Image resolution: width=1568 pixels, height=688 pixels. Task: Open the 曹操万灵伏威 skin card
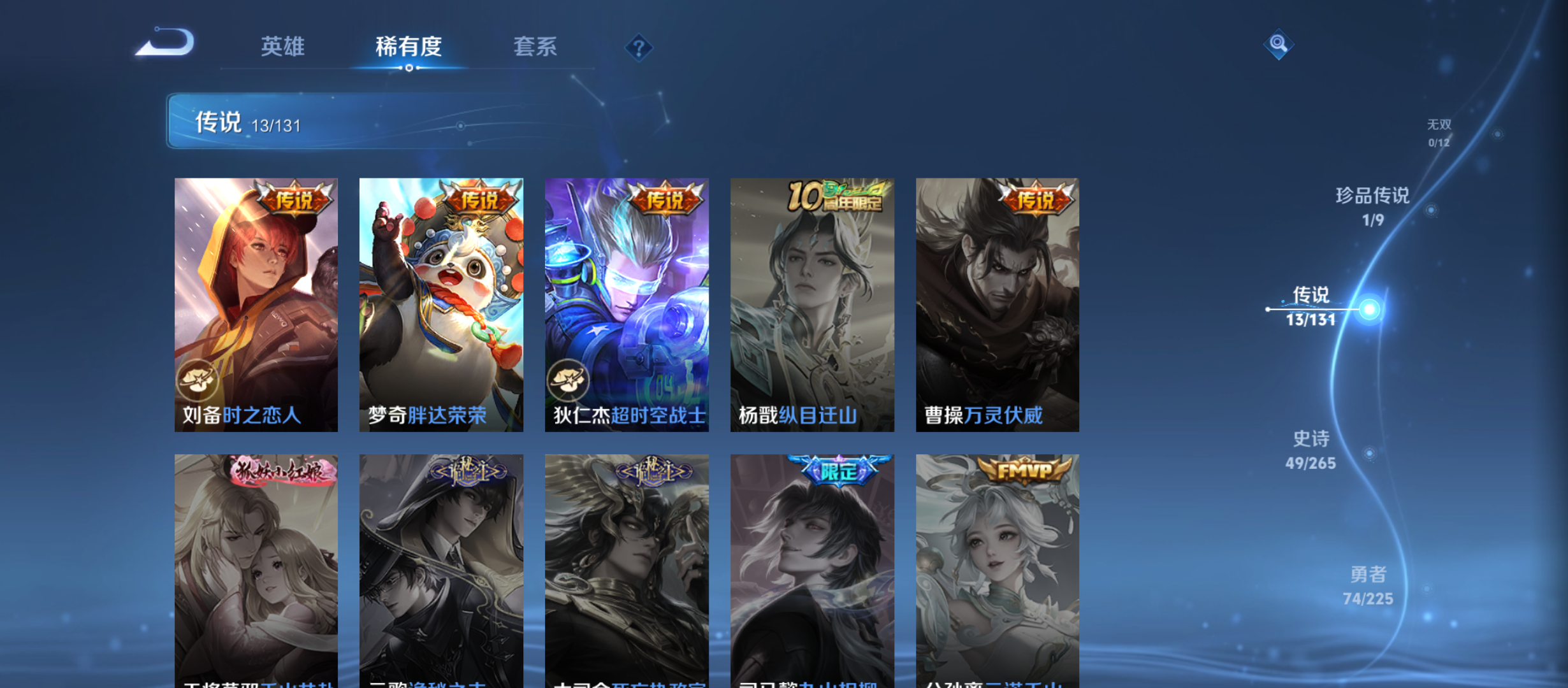[x=996, y=306]
